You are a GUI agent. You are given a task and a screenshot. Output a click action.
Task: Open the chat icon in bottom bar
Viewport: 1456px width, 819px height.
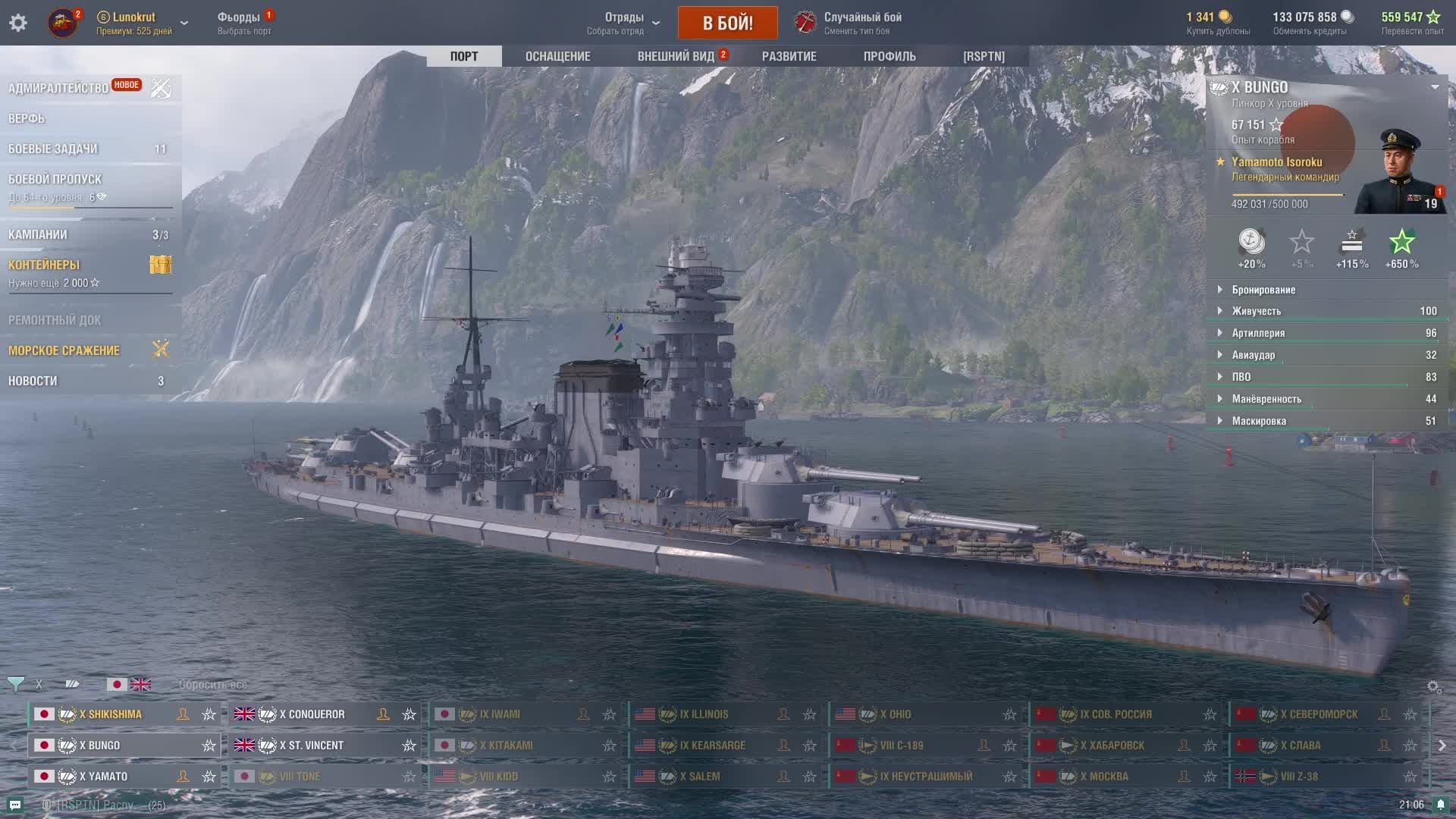coord(15,805)
